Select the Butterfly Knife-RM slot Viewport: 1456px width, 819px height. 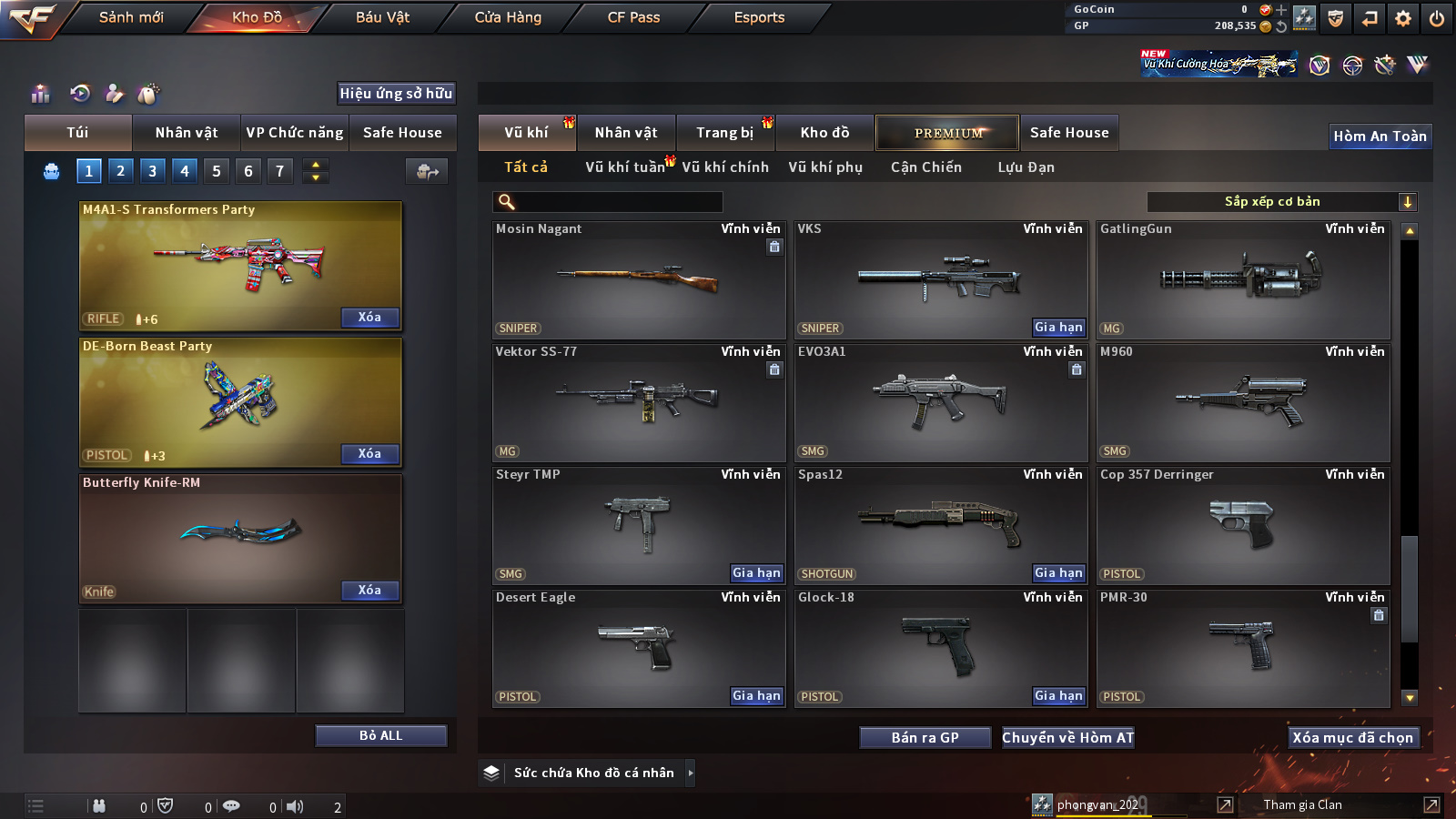pyautogui.click(x=240, y=537)
